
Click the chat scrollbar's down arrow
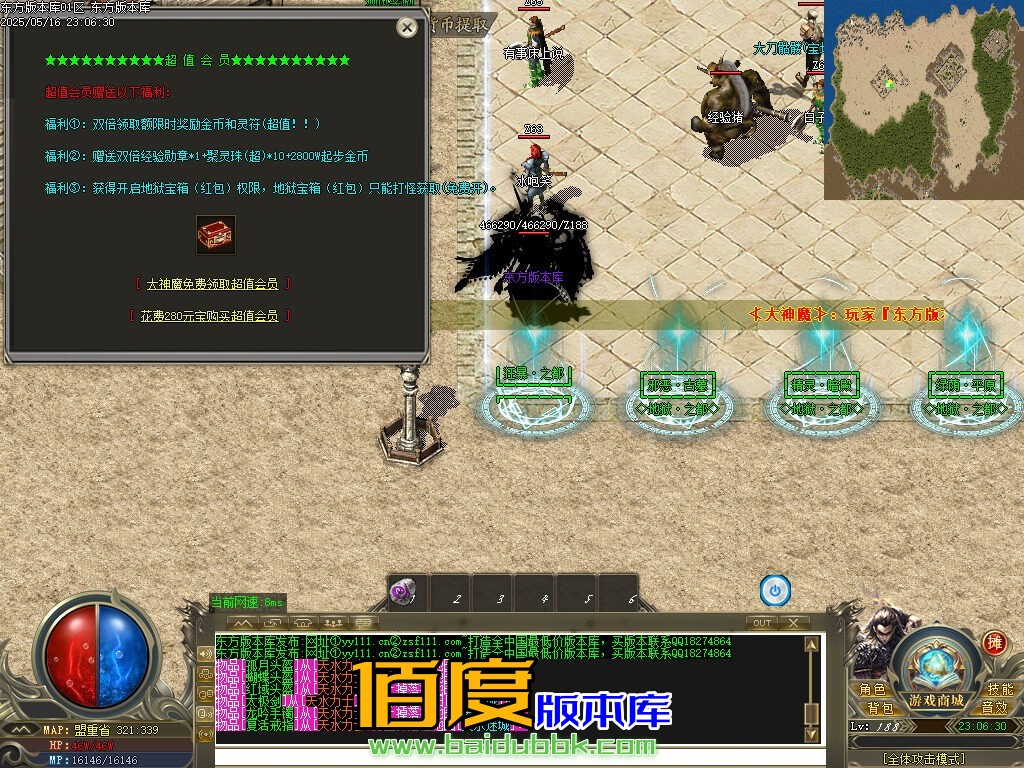813,736
